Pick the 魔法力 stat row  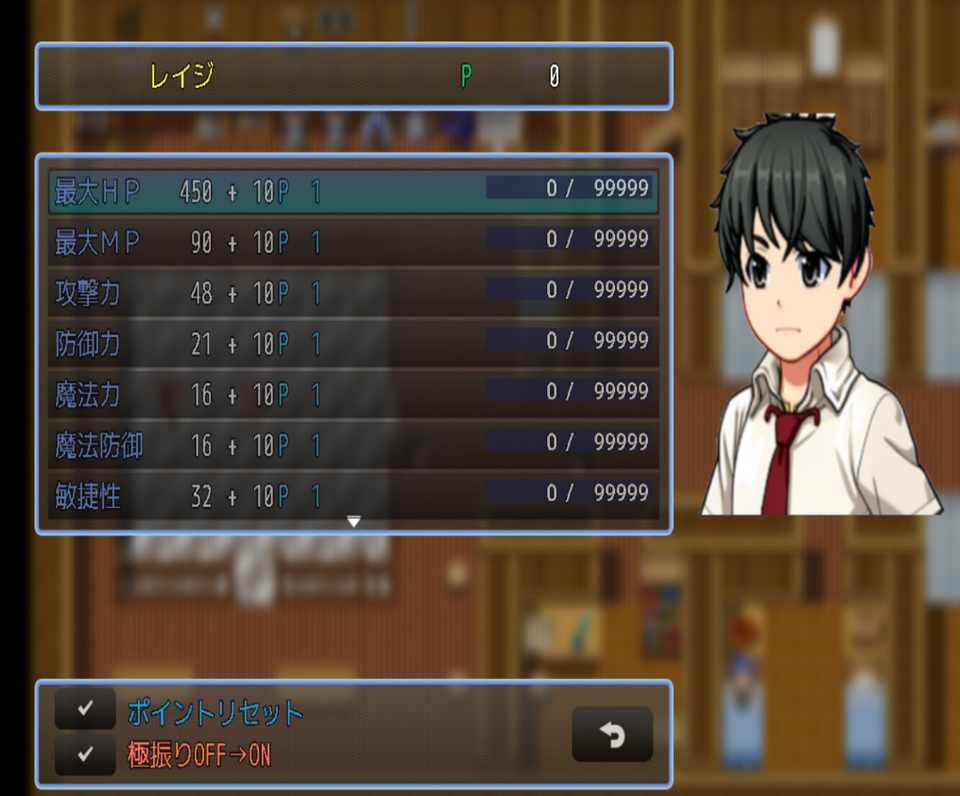pos(353,395)
